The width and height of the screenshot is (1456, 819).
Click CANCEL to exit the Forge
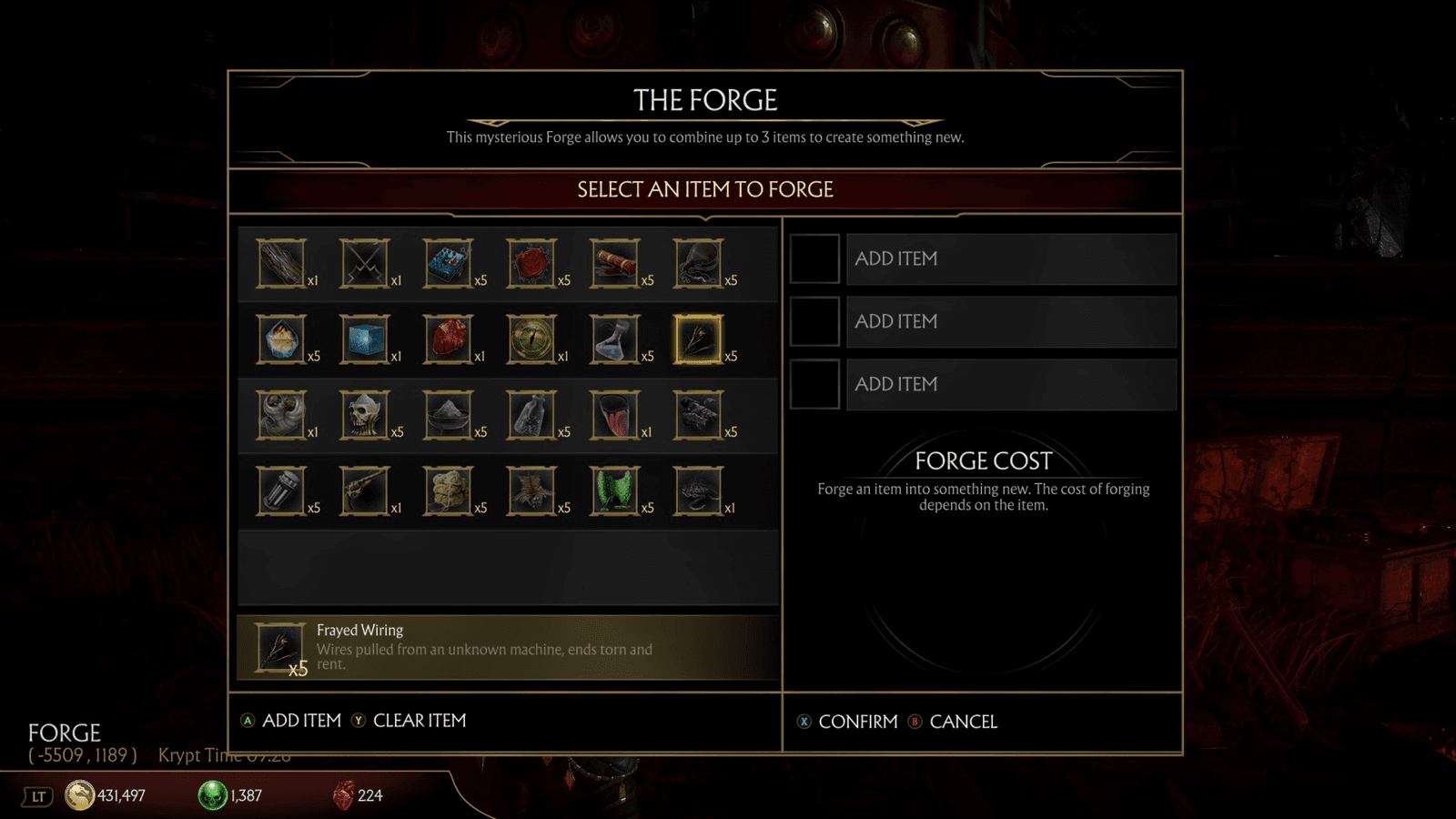[963, 722]
